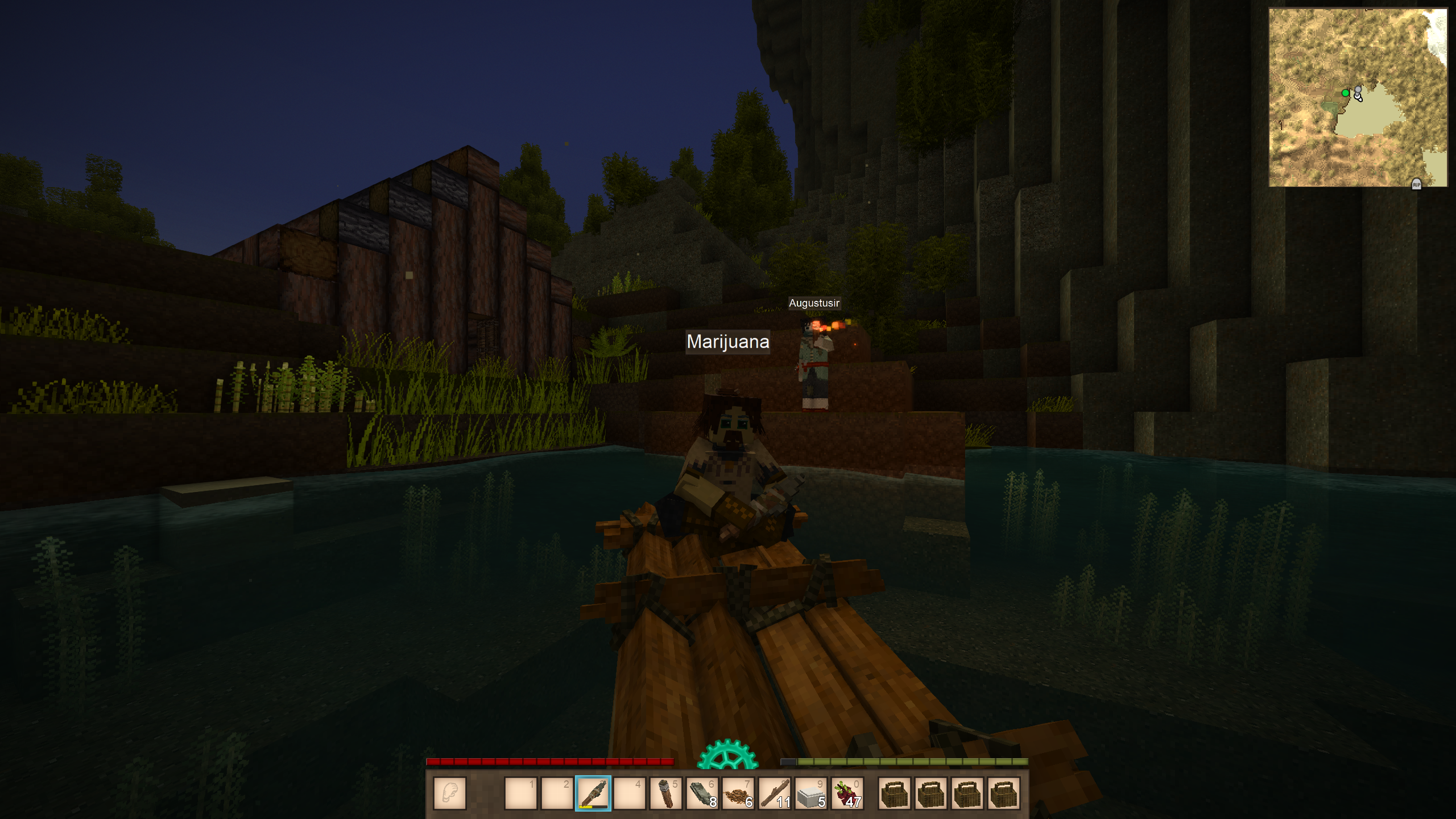Click the green waypoint dot on minimap
1456x819 pixels.
coord(1345,93)
